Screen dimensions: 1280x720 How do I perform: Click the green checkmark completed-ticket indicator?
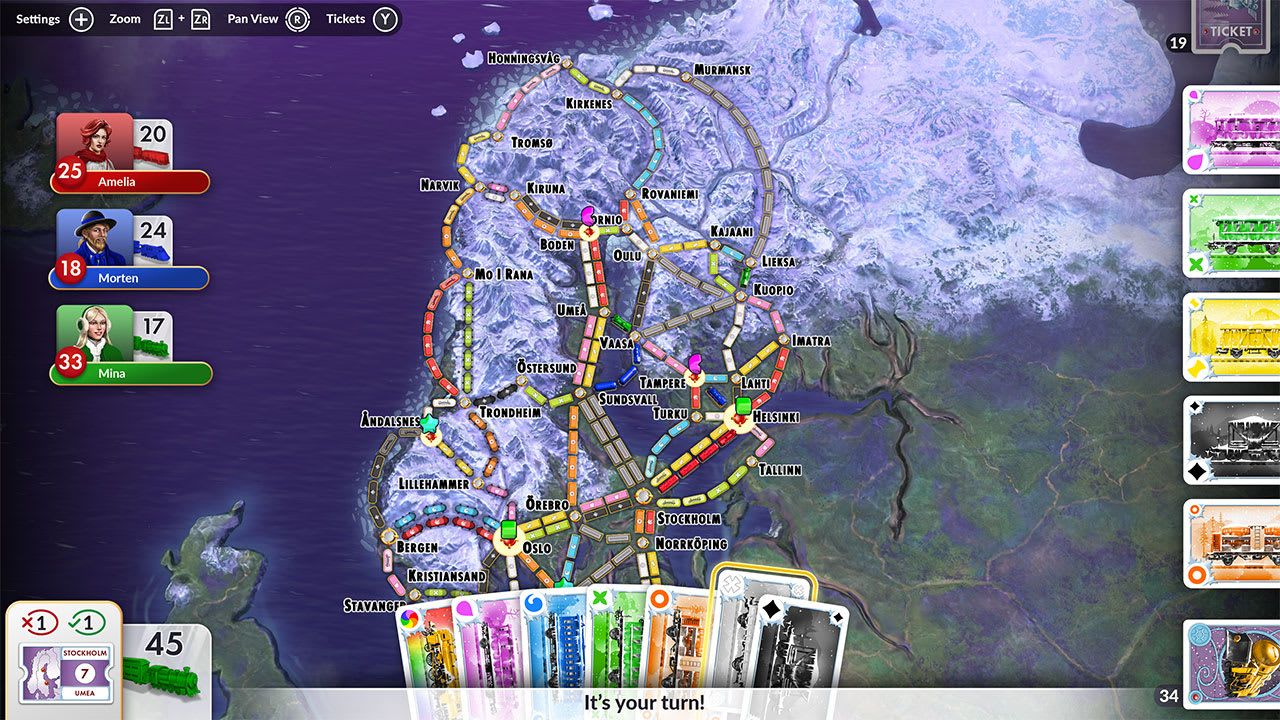tap(88, 620)
